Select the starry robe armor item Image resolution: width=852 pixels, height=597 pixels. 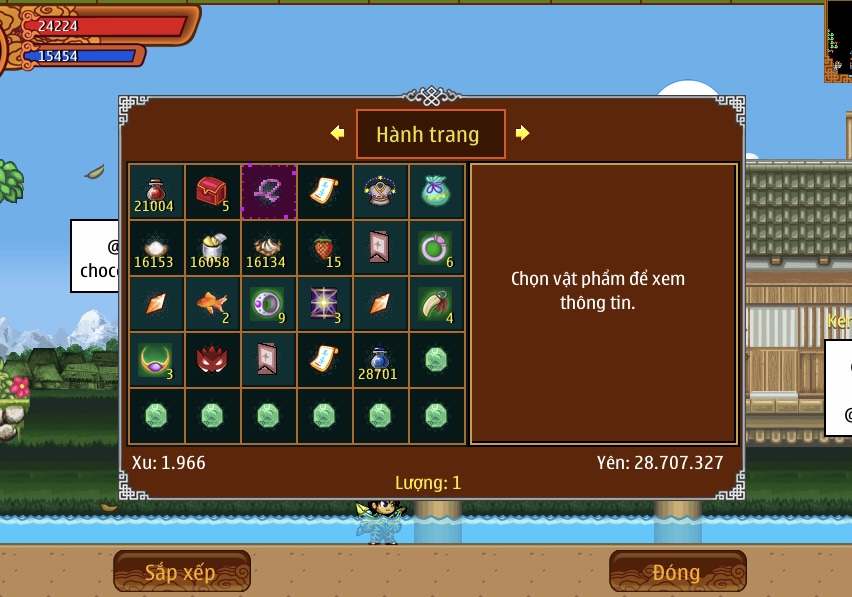[x=380, y=192]
